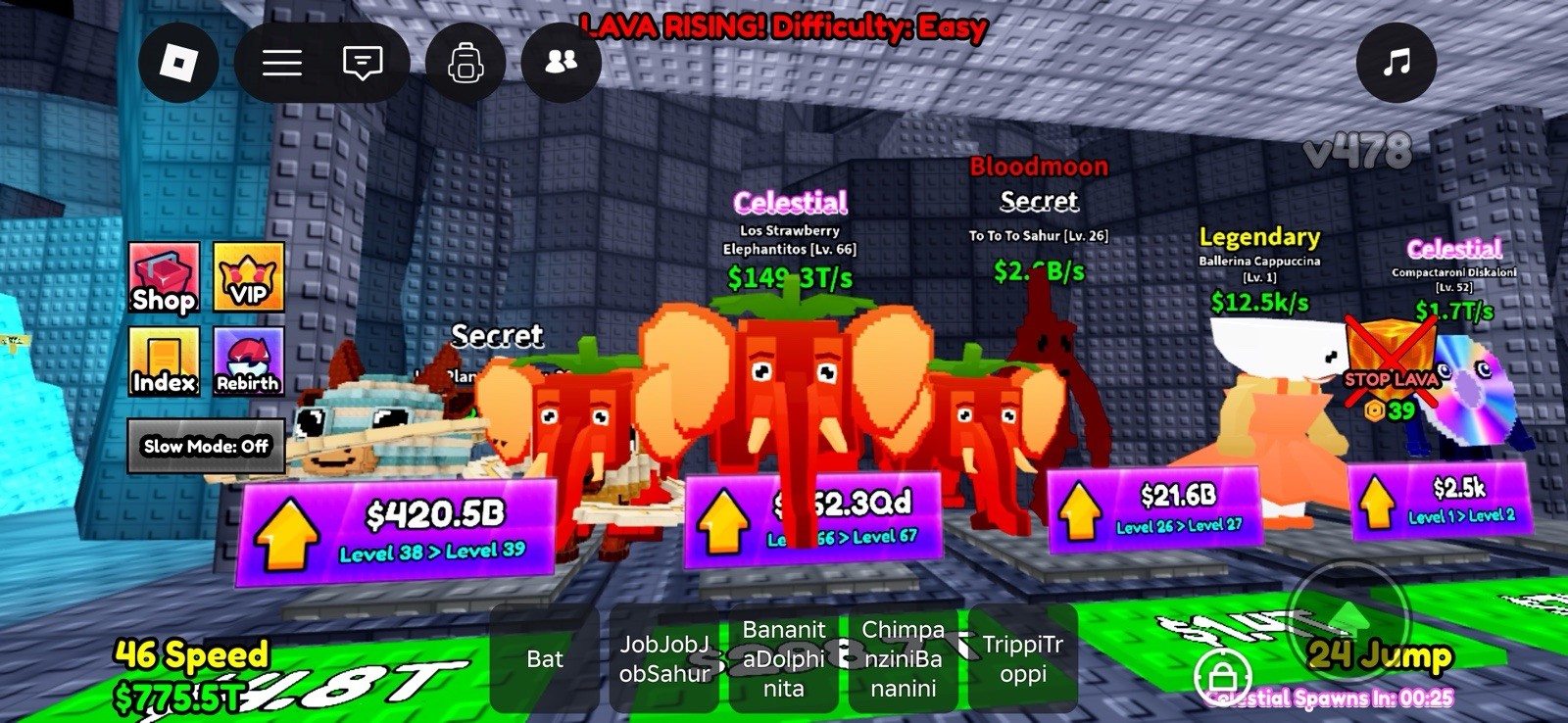Open the backpack inventory icon
1568x723 pixels.
pyautogui.click(x=466, y=62)
